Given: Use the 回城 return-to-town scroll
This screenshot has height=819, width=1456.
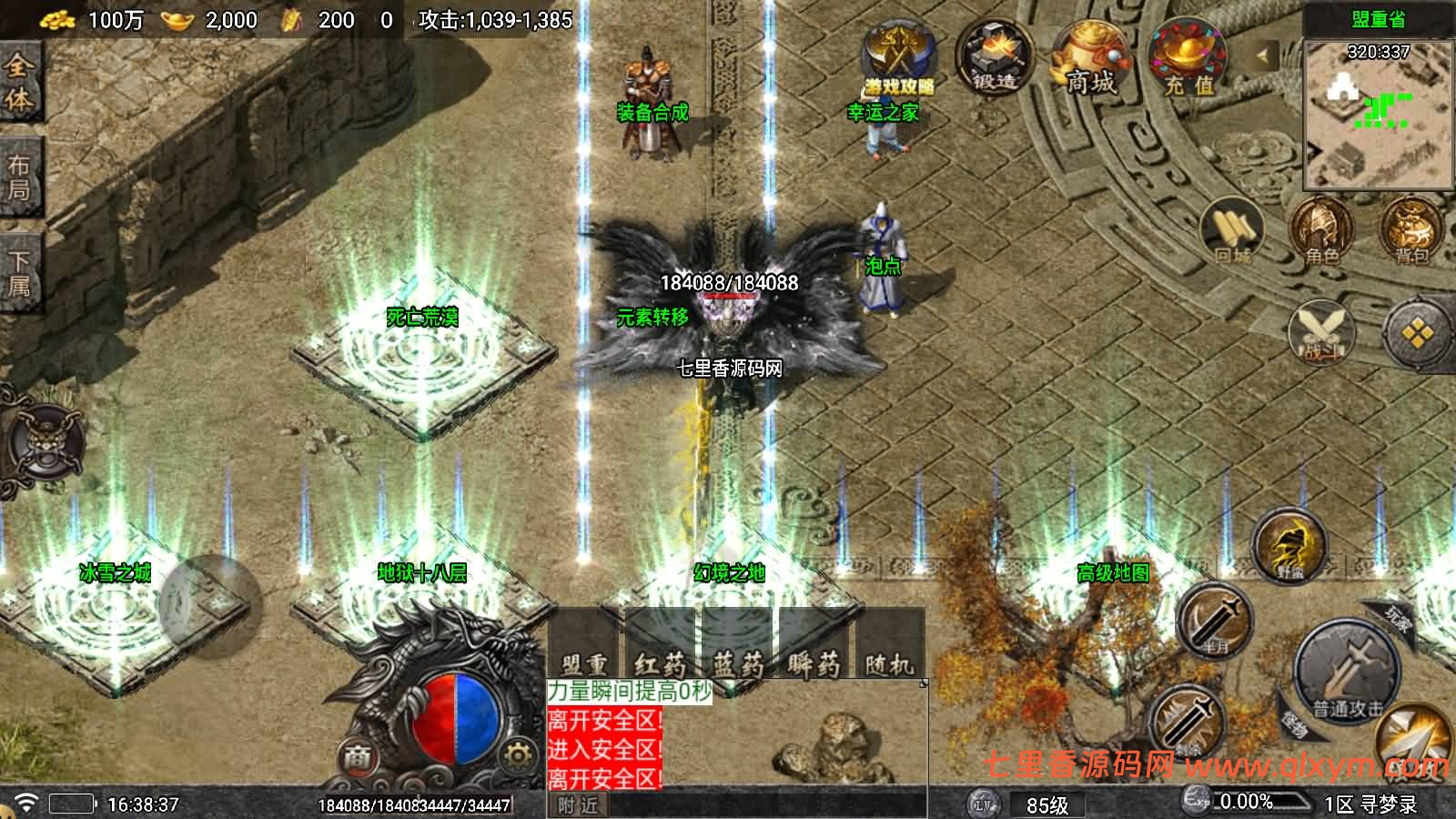Looking at the screenshot, I should (1232, 230).
